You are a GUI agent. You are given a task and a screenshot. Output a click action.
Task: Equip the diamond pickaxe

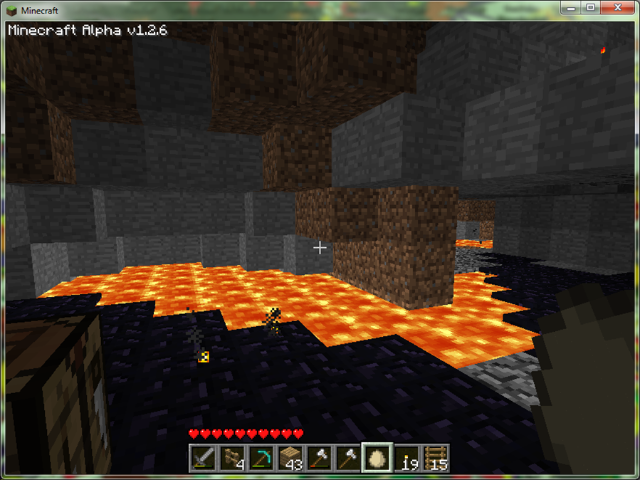pyautogui.click(x=262, y=458)
